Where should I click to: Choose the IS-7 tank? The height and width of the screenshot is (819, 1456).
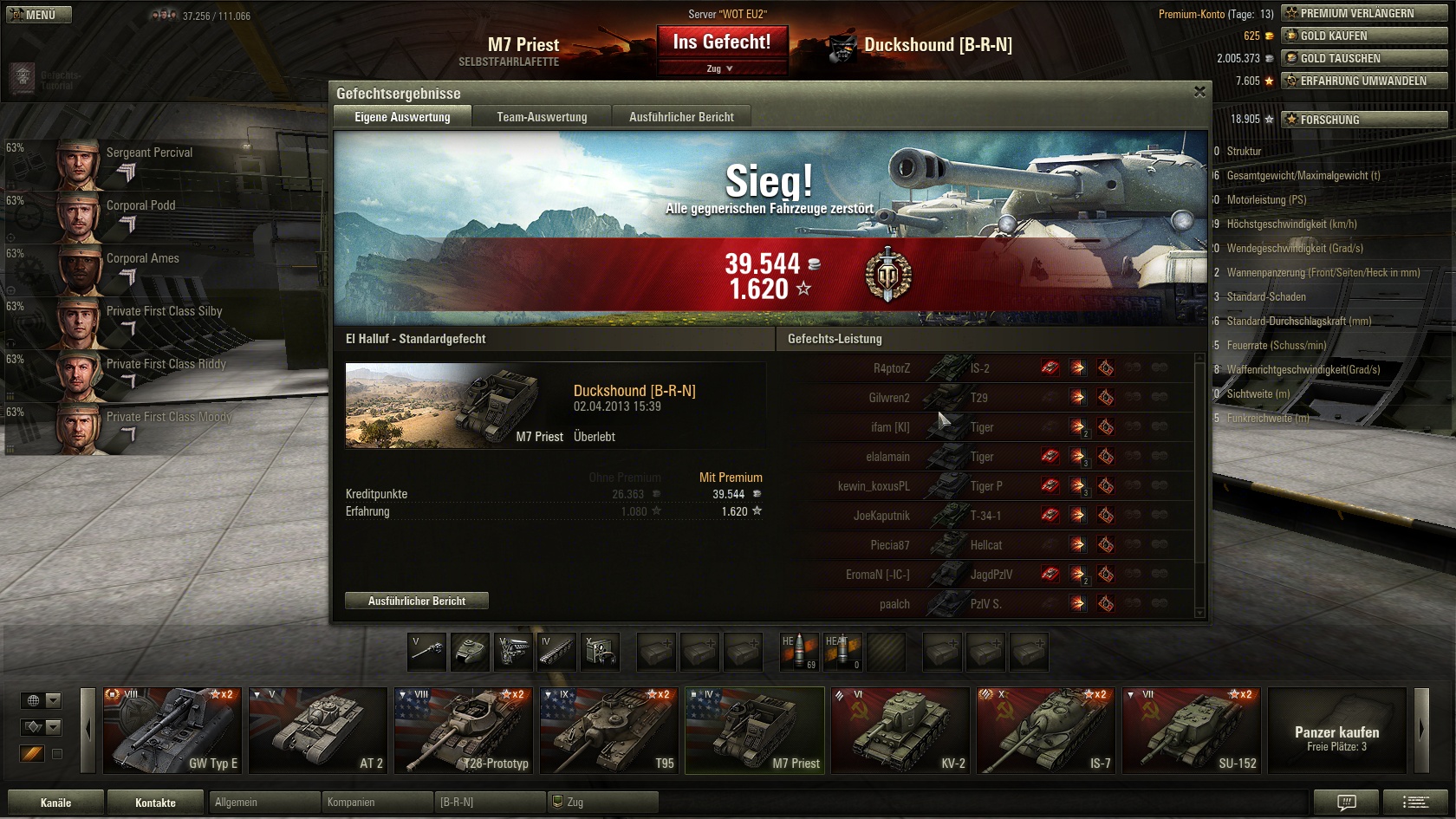[x=1046, y=730]
